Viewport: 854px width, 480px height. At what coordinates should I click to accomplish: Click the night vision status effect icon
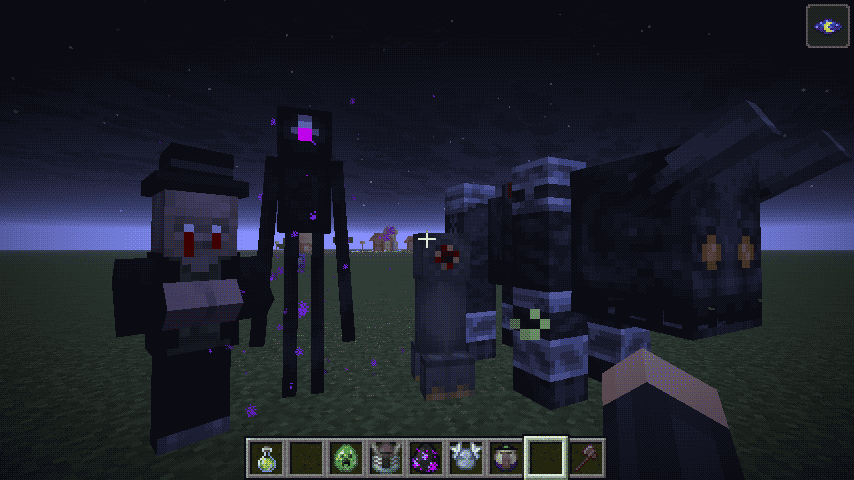(x=827, y=27)
